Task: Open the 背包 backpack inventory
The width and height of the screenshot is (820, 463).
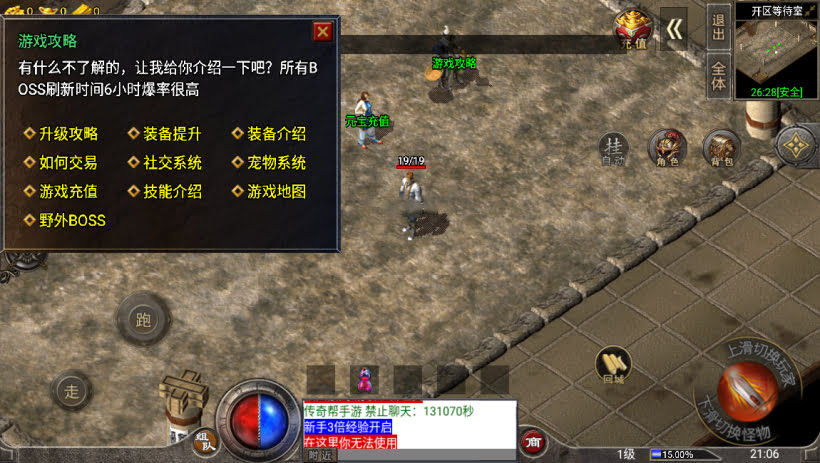Action: coord(721,147)
